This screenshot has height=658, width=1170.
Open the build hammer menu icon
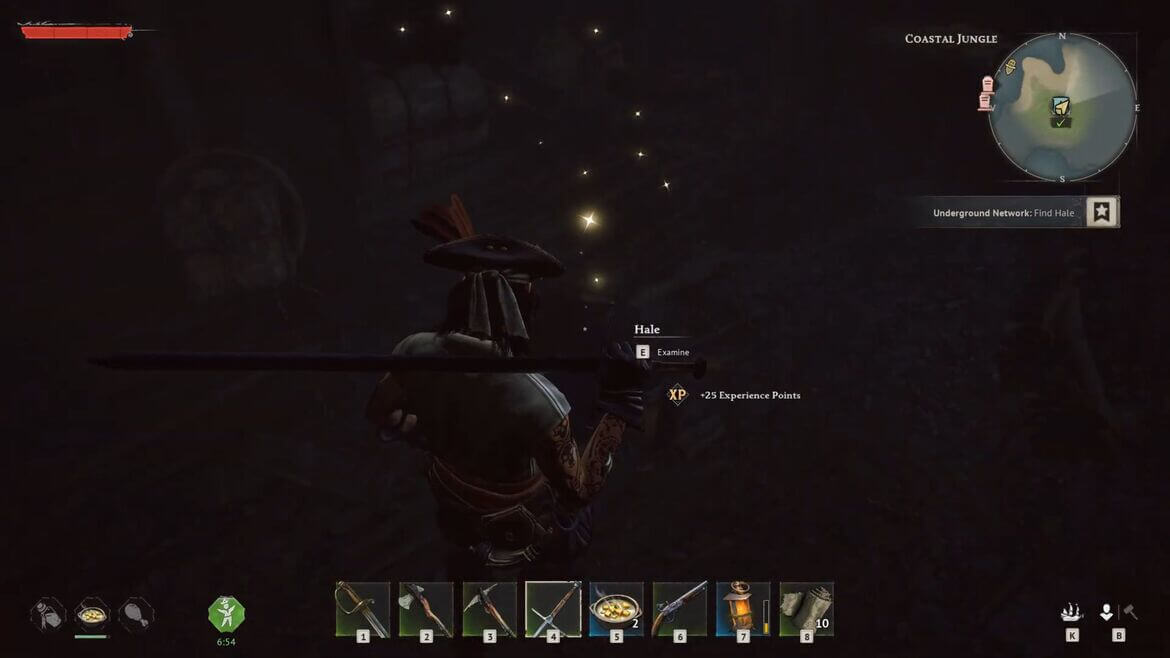click(x=1130, y=612)
